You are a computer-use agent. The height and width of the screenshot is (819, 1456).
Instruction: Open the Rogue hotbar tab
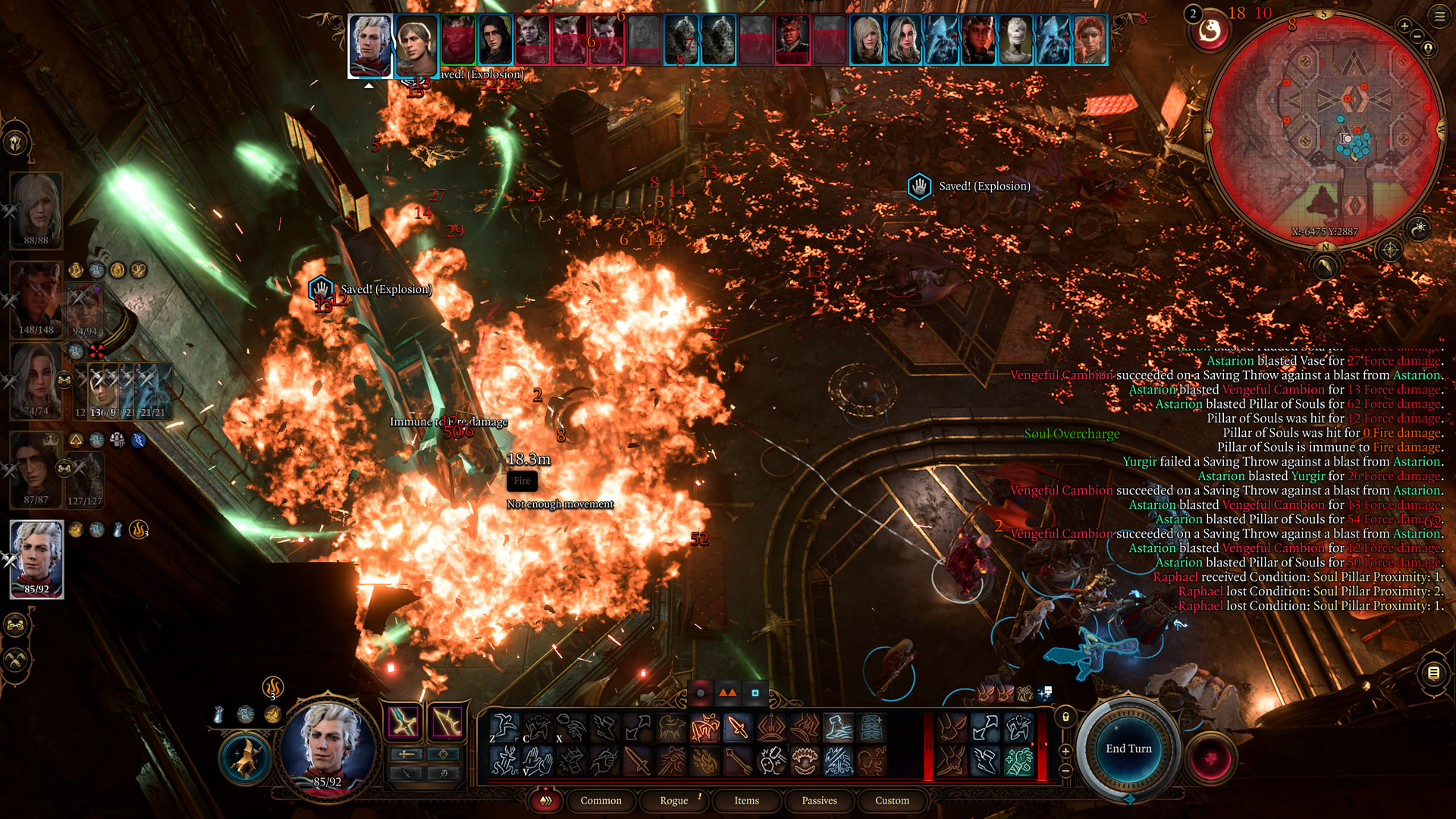coord(673,800)
